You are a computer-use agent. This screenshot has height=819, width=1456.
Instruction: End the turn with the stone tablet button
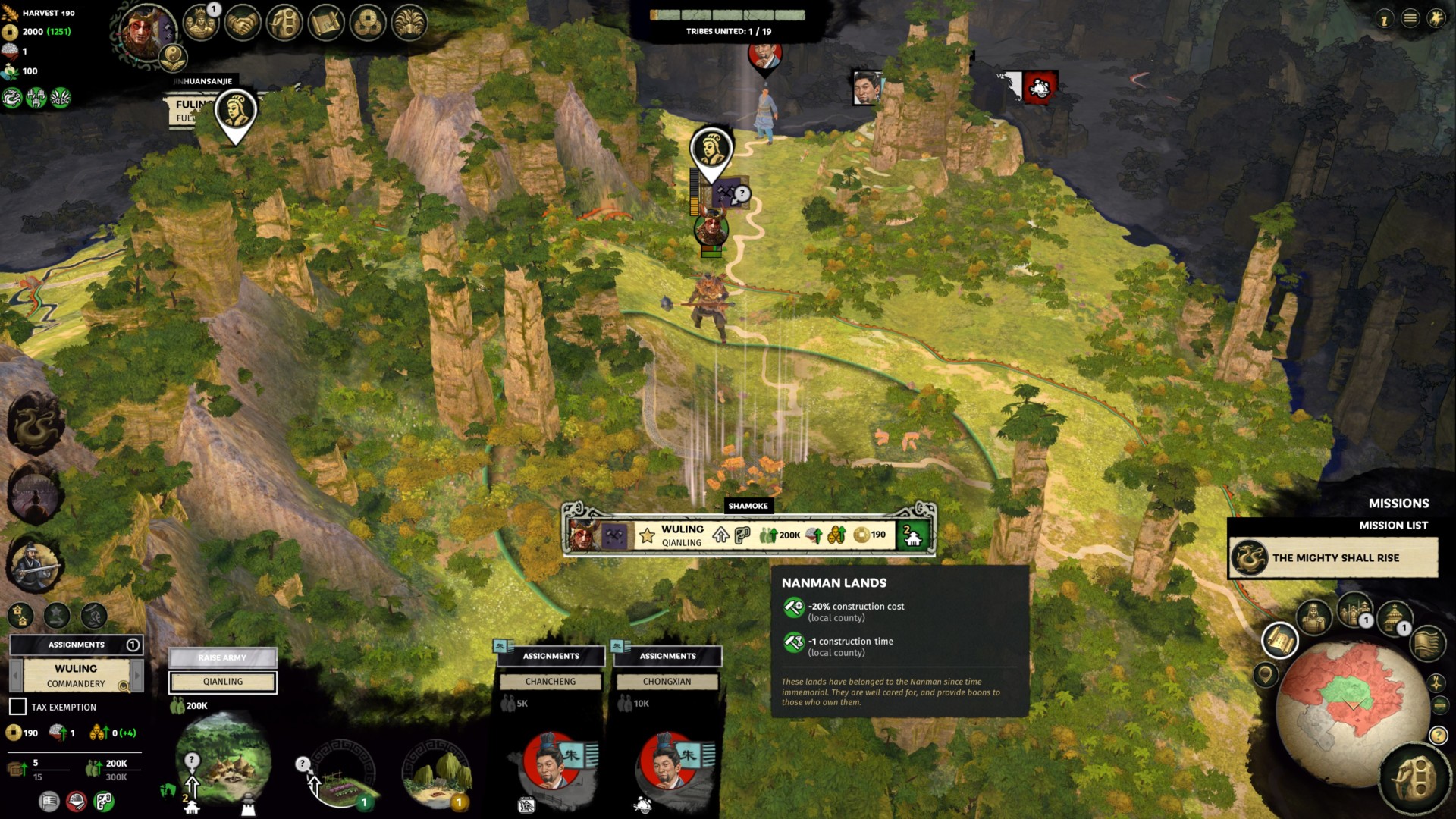coord(1414,779)
